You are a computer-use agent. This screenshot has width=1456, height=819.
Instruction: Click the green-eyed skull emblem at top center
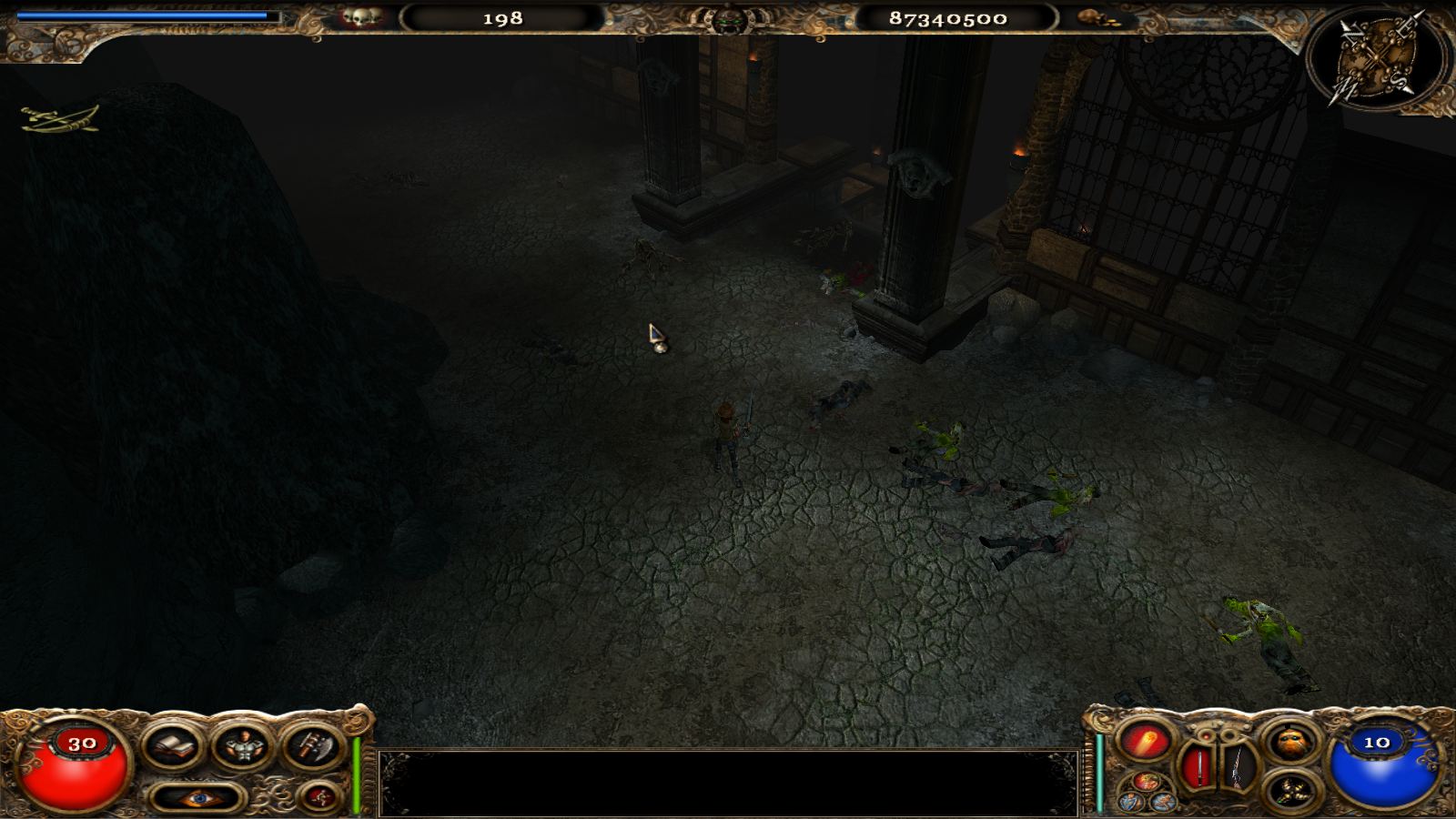coord(729,19)
